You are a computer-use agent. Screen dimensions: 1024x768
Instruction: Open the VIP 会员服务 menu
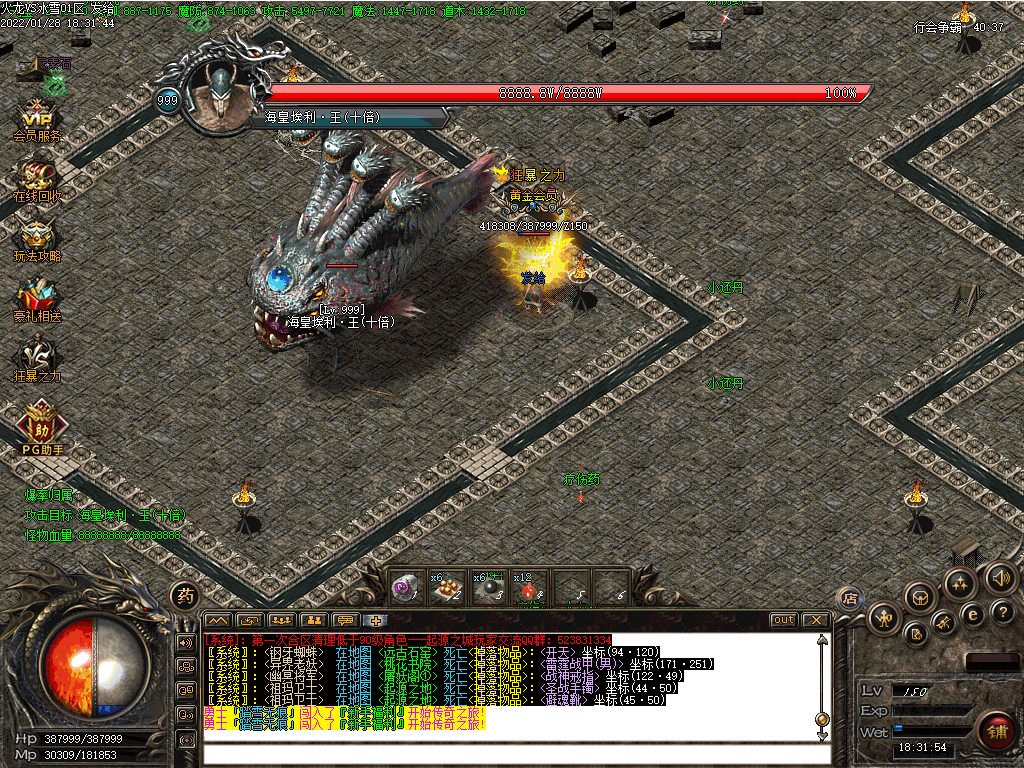[x=38, y=119]
